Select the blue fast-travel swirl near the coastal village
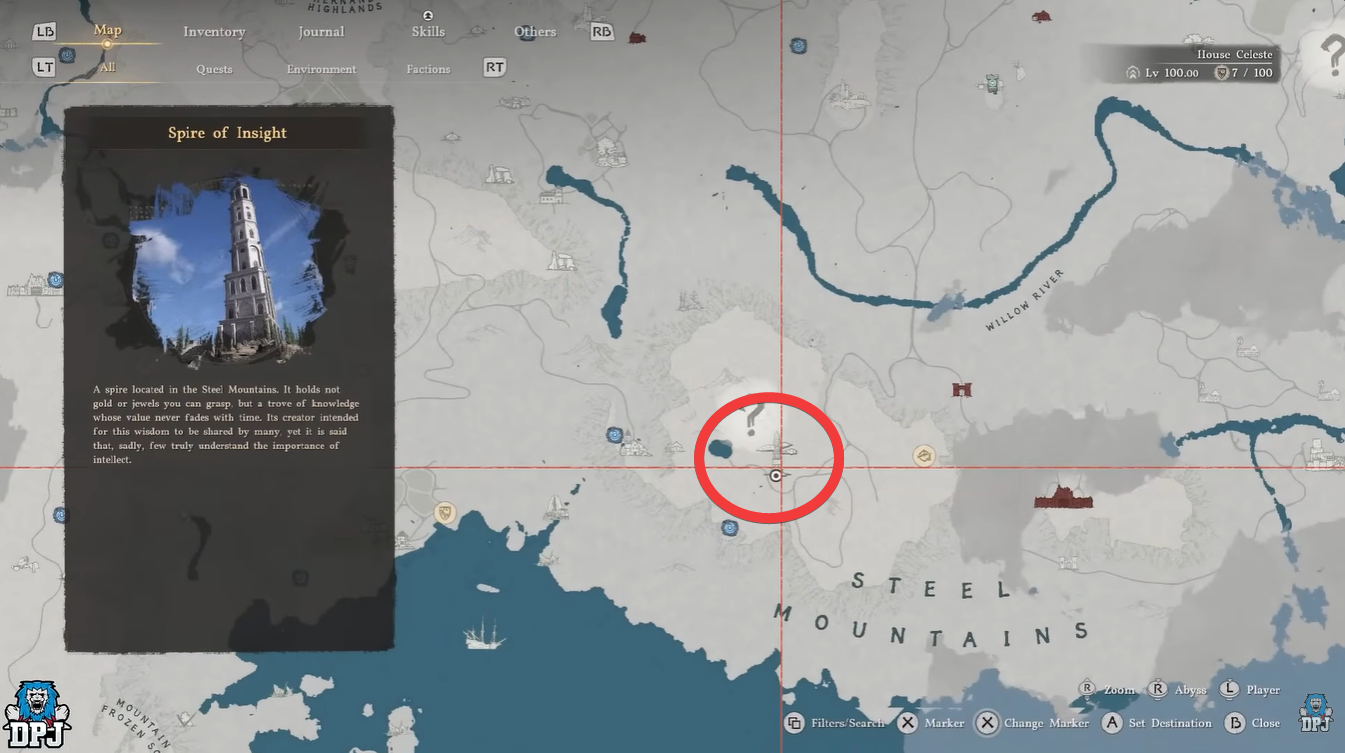Screen dimensions: 1345x753 coord(614,435)
